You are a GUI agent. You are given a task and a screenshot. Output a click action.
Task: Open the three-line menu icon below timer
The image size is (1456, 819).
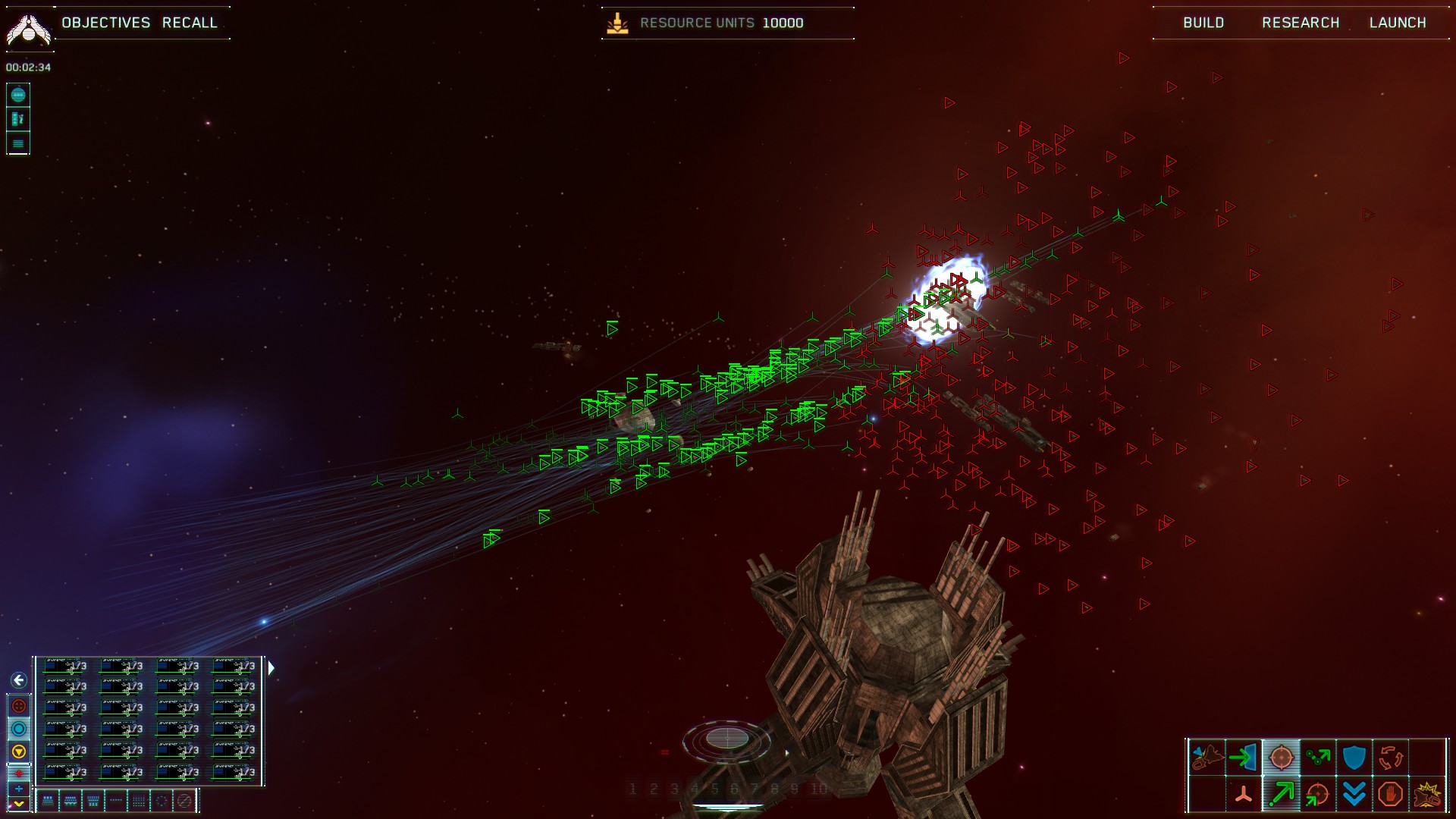point(18,143)
